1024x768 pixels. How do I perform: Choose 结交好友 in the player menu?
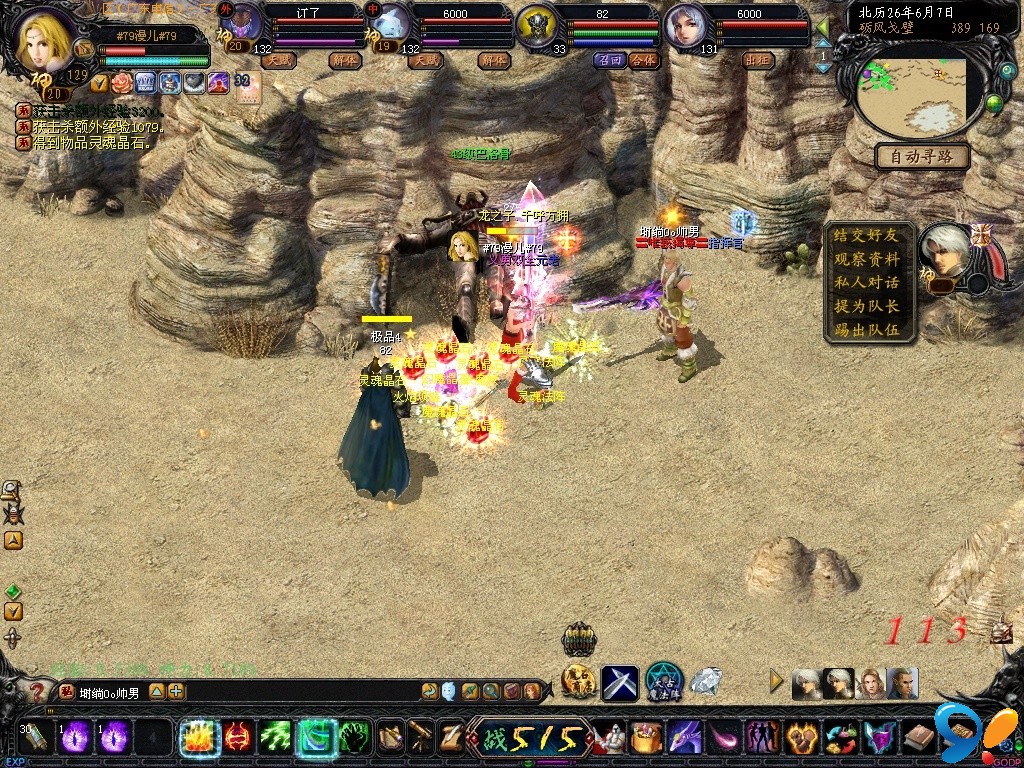[x=866, y=235]
